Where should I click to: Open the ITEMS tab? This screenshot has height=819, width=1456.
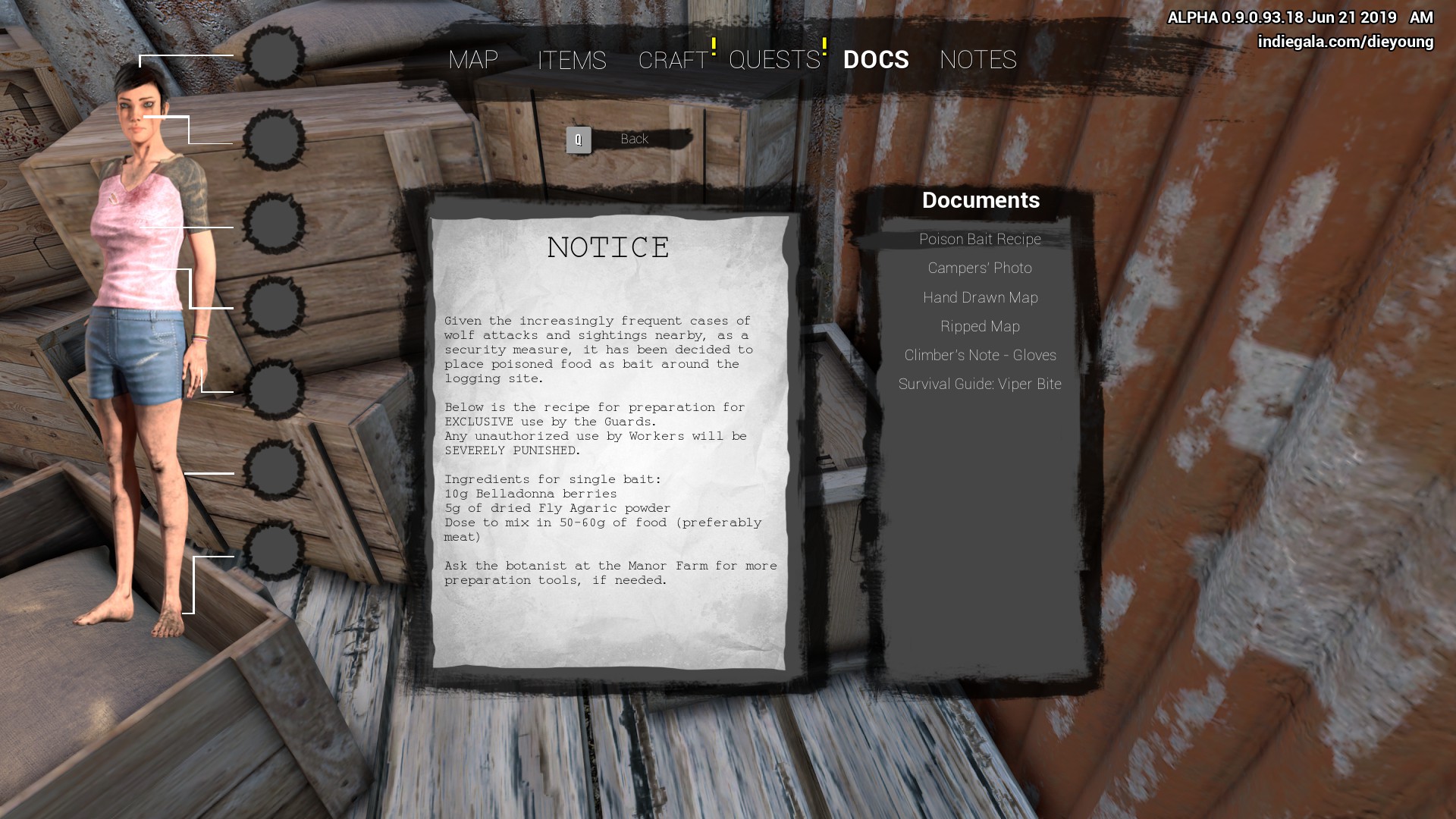(x=572, y=61)
